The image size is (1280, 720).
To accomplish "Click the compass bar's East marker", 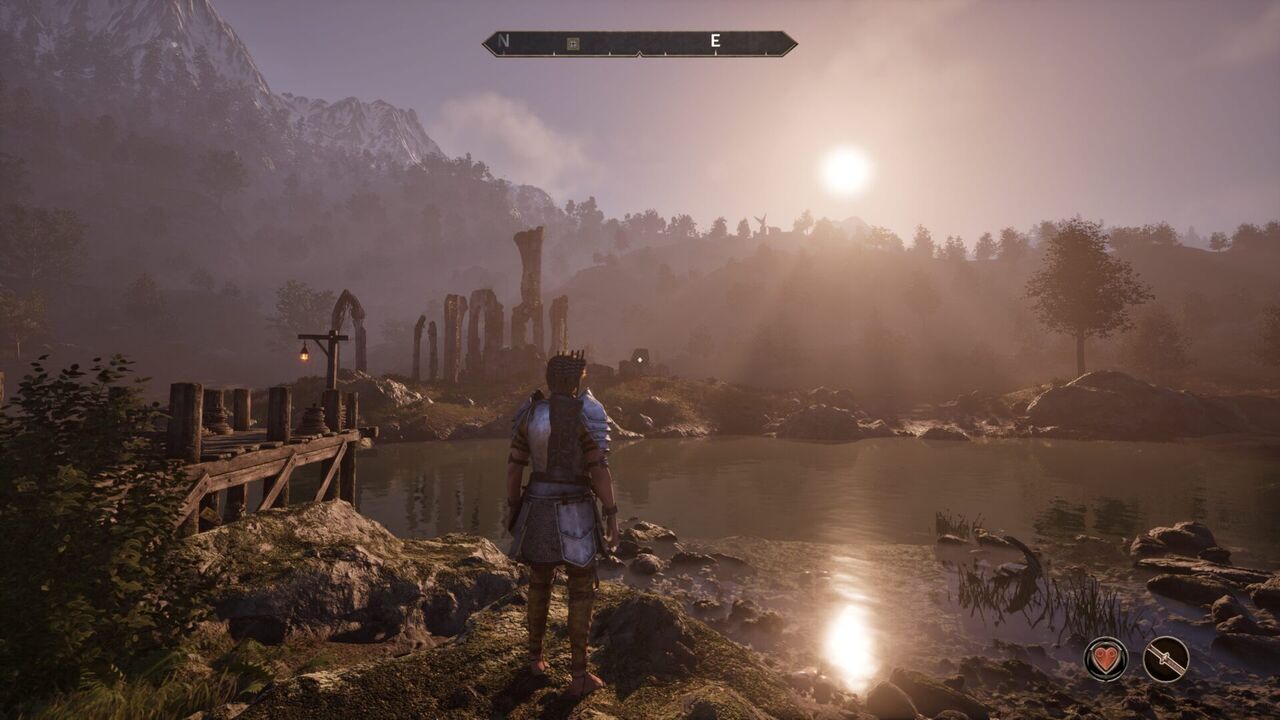I will (x=715, y=42).
